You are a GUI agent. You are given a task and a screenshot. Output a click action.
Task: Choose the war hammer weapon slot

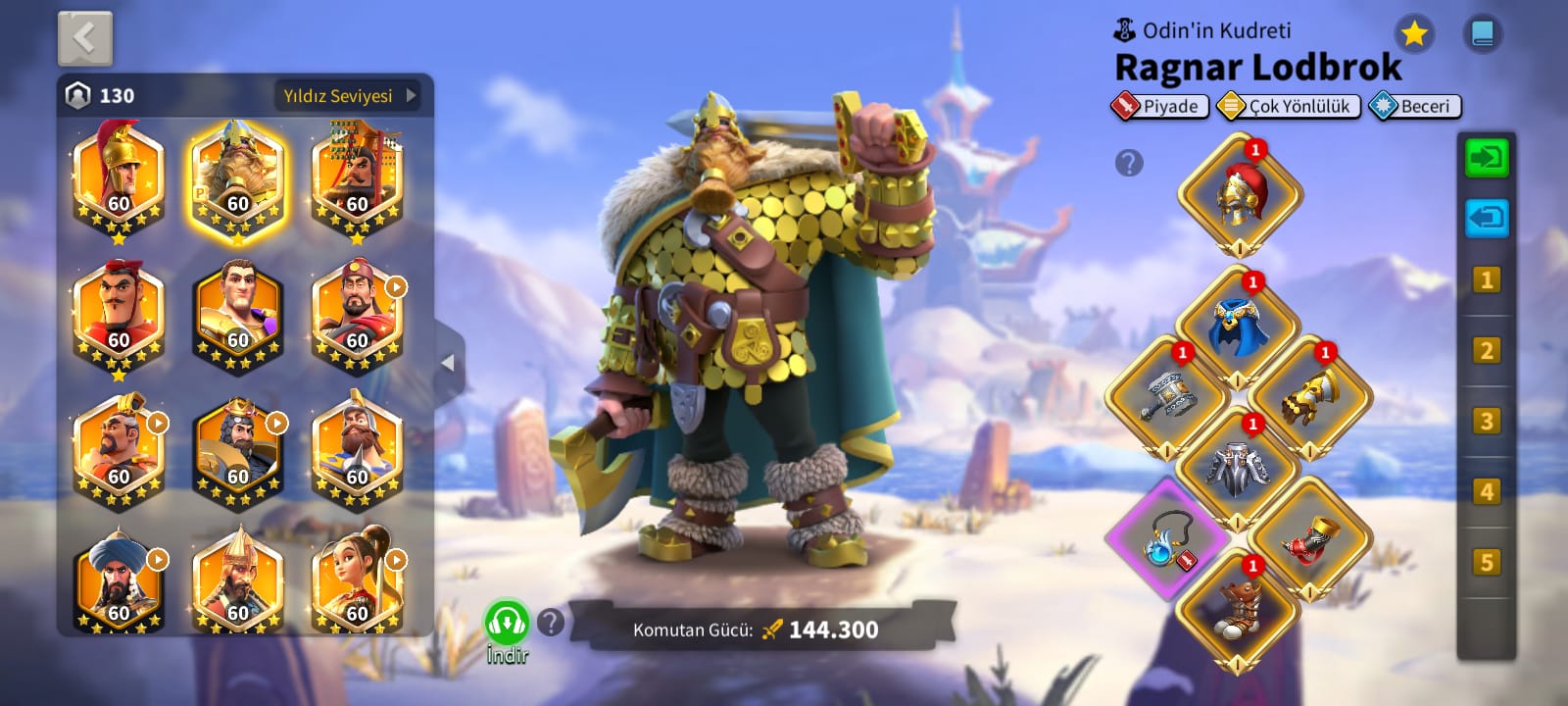coord(1166,397)
